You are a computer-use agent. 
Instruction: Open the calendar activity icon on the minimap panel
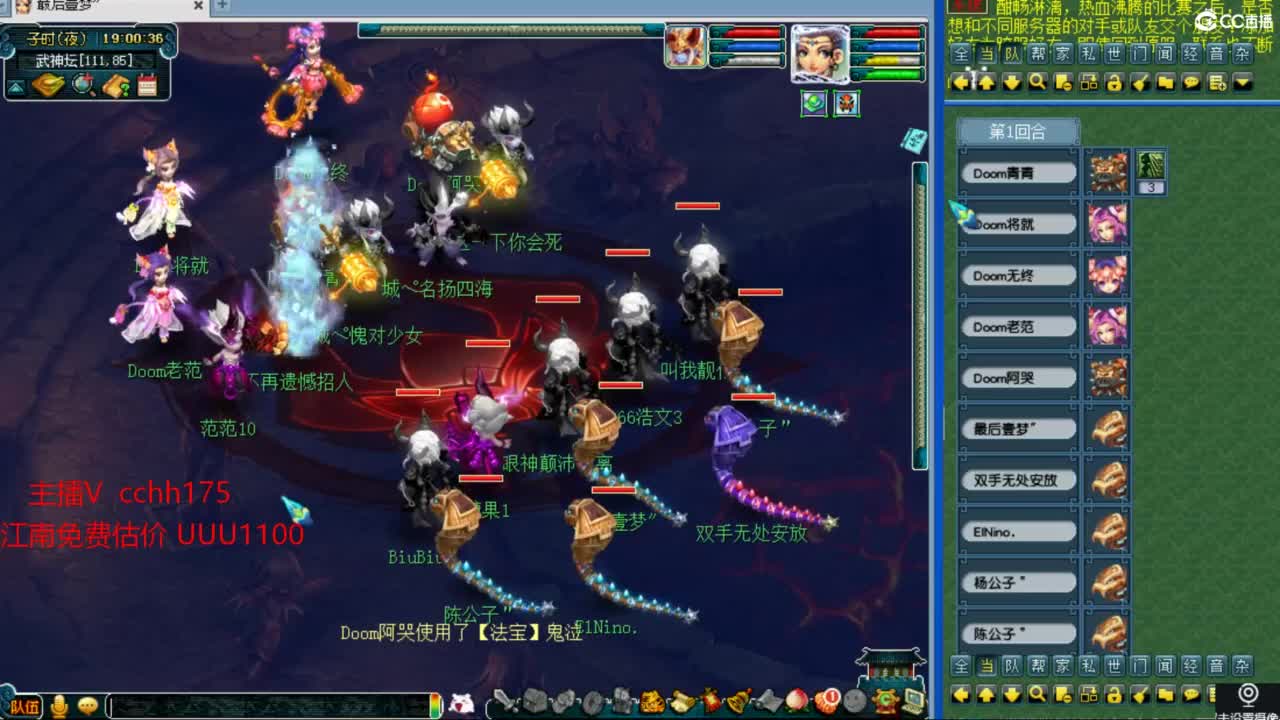click(148, 87)
